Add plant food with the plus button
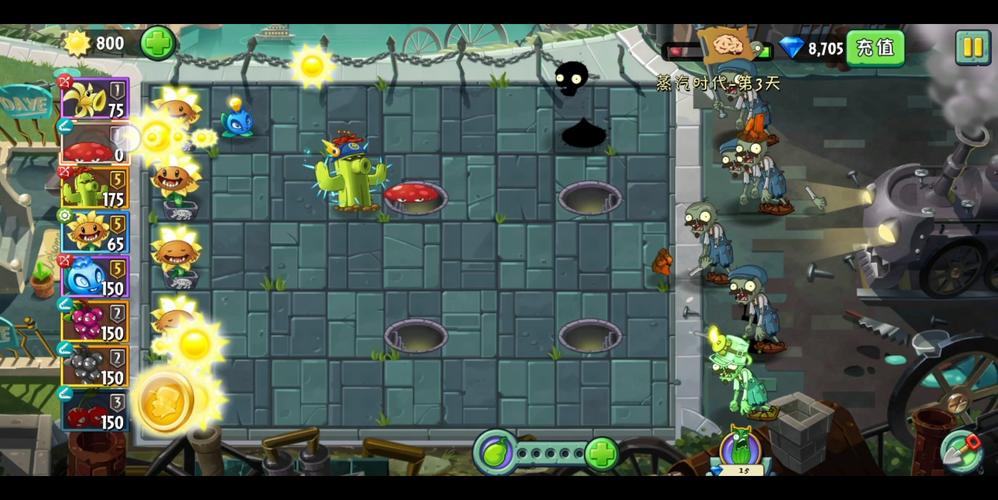Screen dimensions: 998x500 click(x=601, y=453)
